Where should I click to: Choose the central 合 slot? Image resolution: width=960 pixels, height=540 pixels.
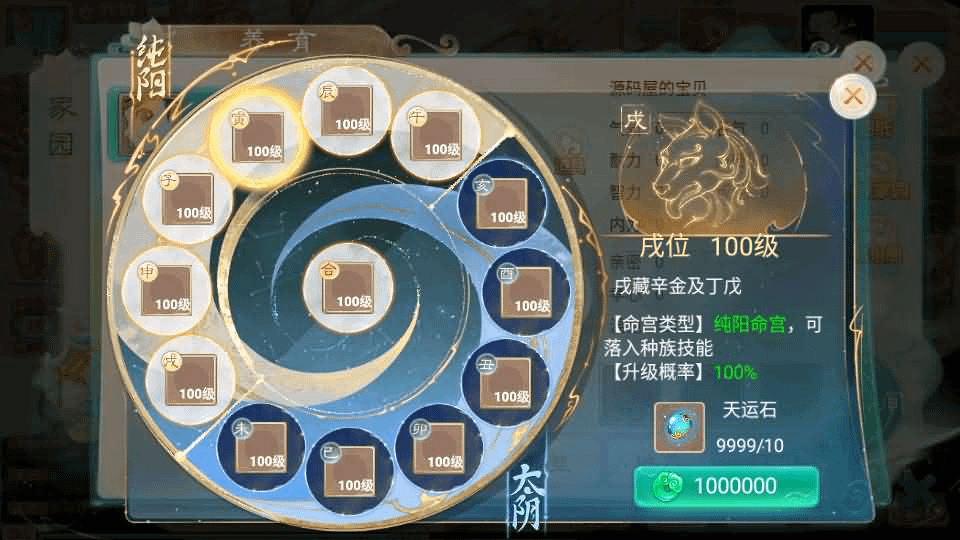[347, 287]
